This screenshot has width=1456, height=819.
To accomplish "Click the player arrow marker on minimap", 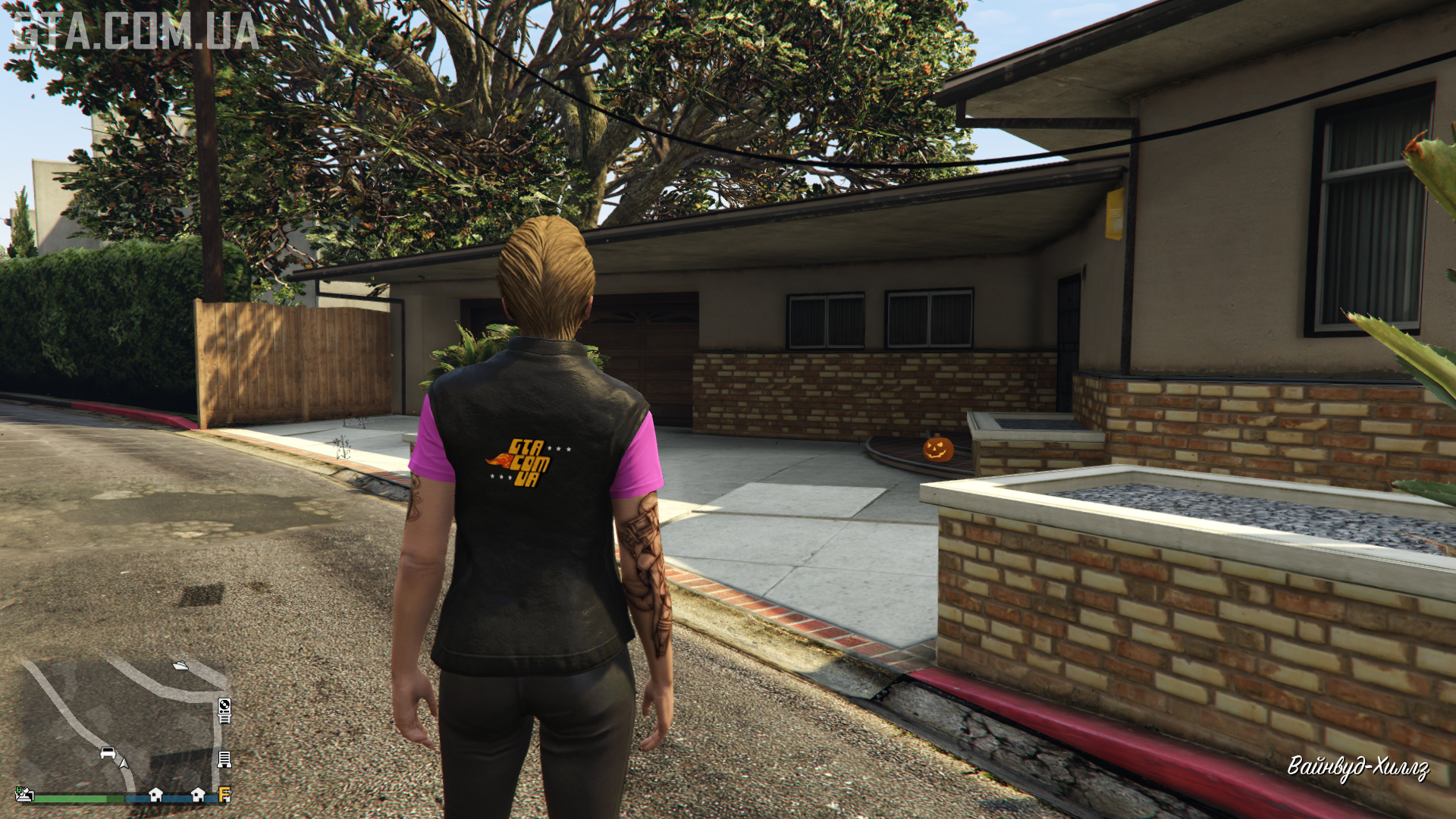I will click(x=124, y=762).
